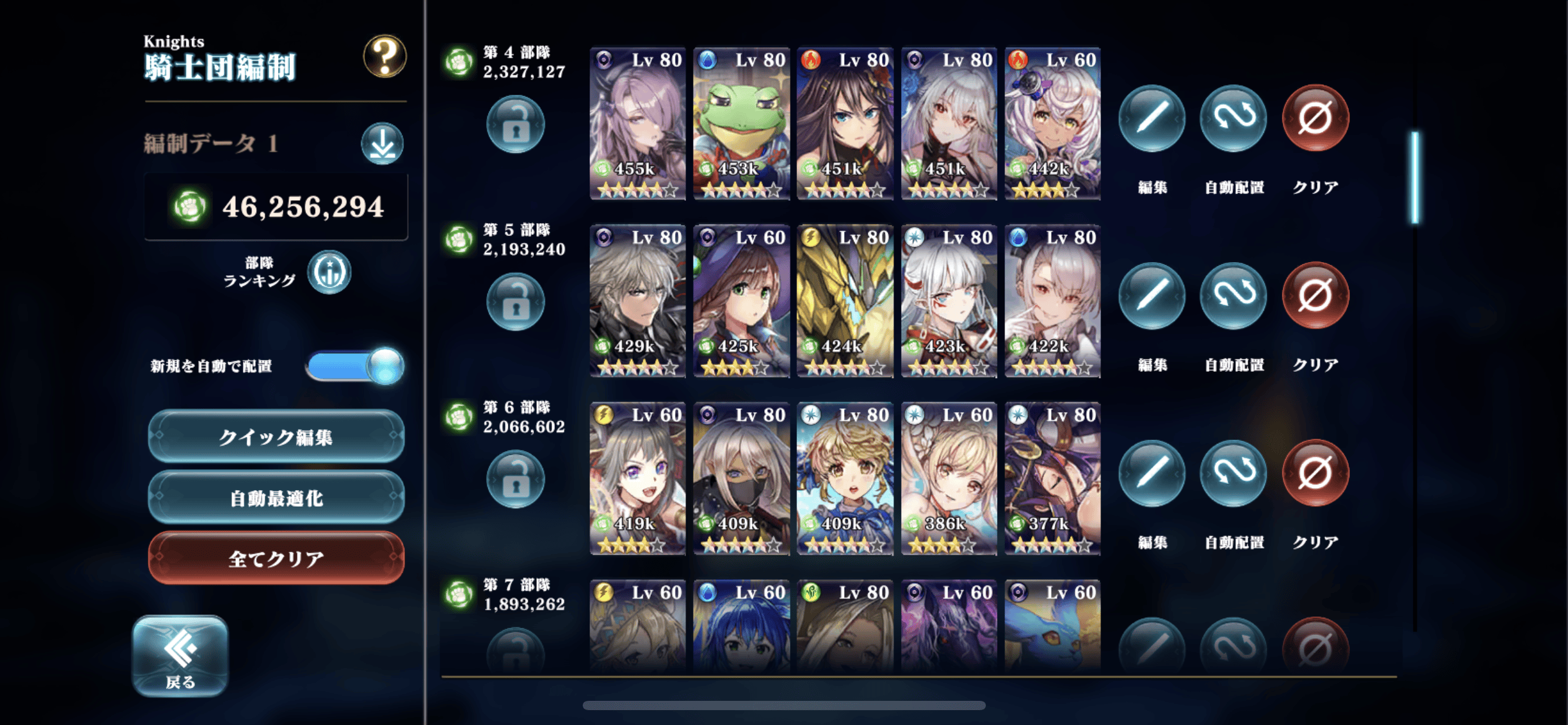
Task: Go back with the 戻る button
Action: pyautogui.click(x=180, y=656)
